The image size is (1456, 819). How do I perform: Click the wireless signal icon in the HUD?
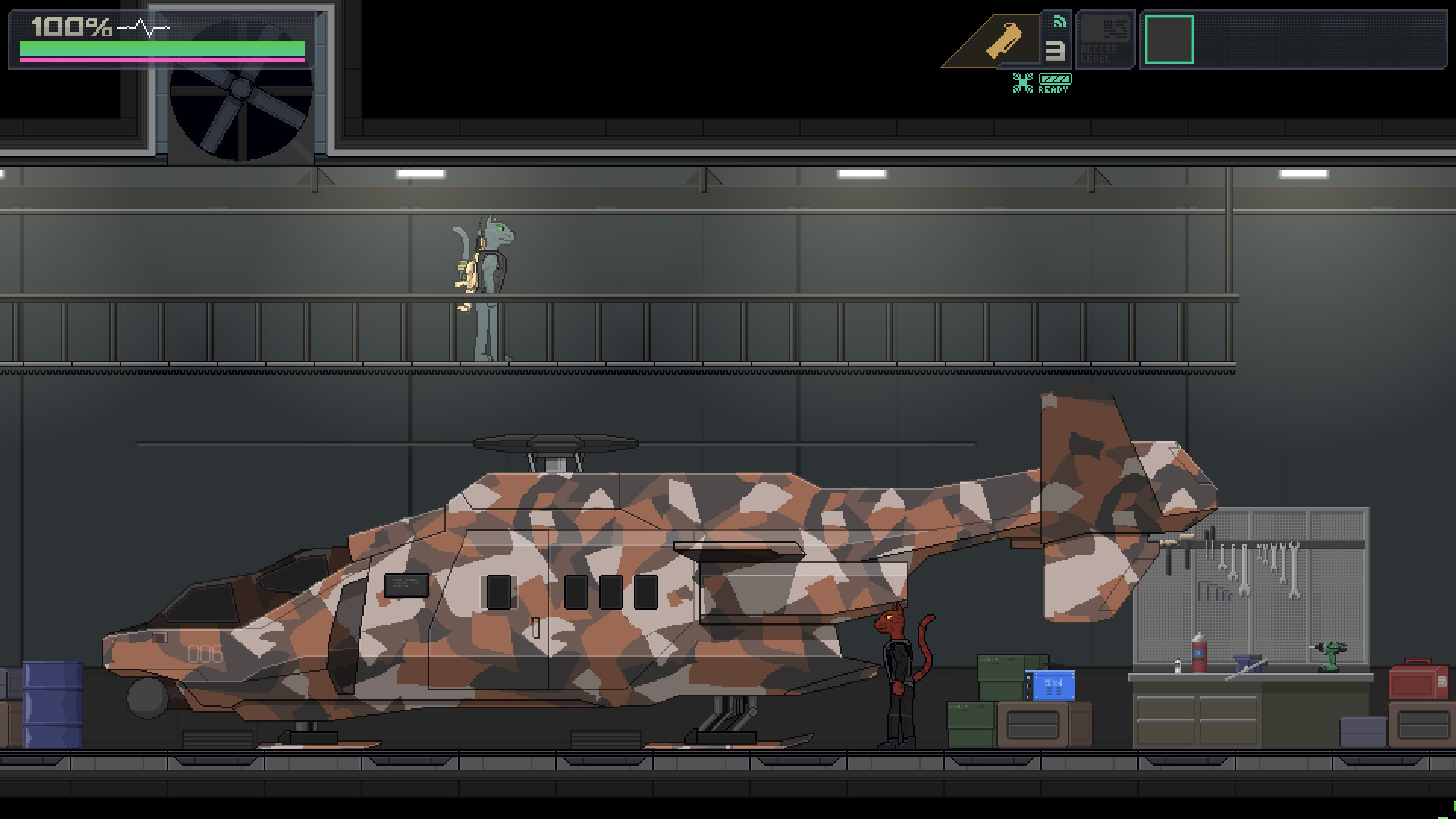(1059, 22)
